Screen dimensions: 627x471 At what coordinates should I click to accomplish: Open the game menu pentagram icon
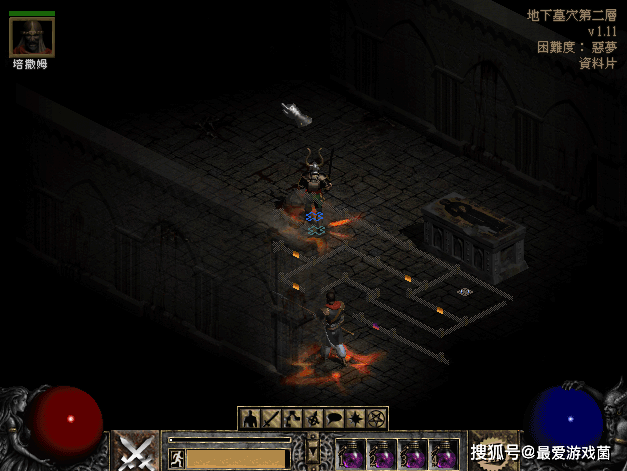pyautogui.click(x=377, y=418)
